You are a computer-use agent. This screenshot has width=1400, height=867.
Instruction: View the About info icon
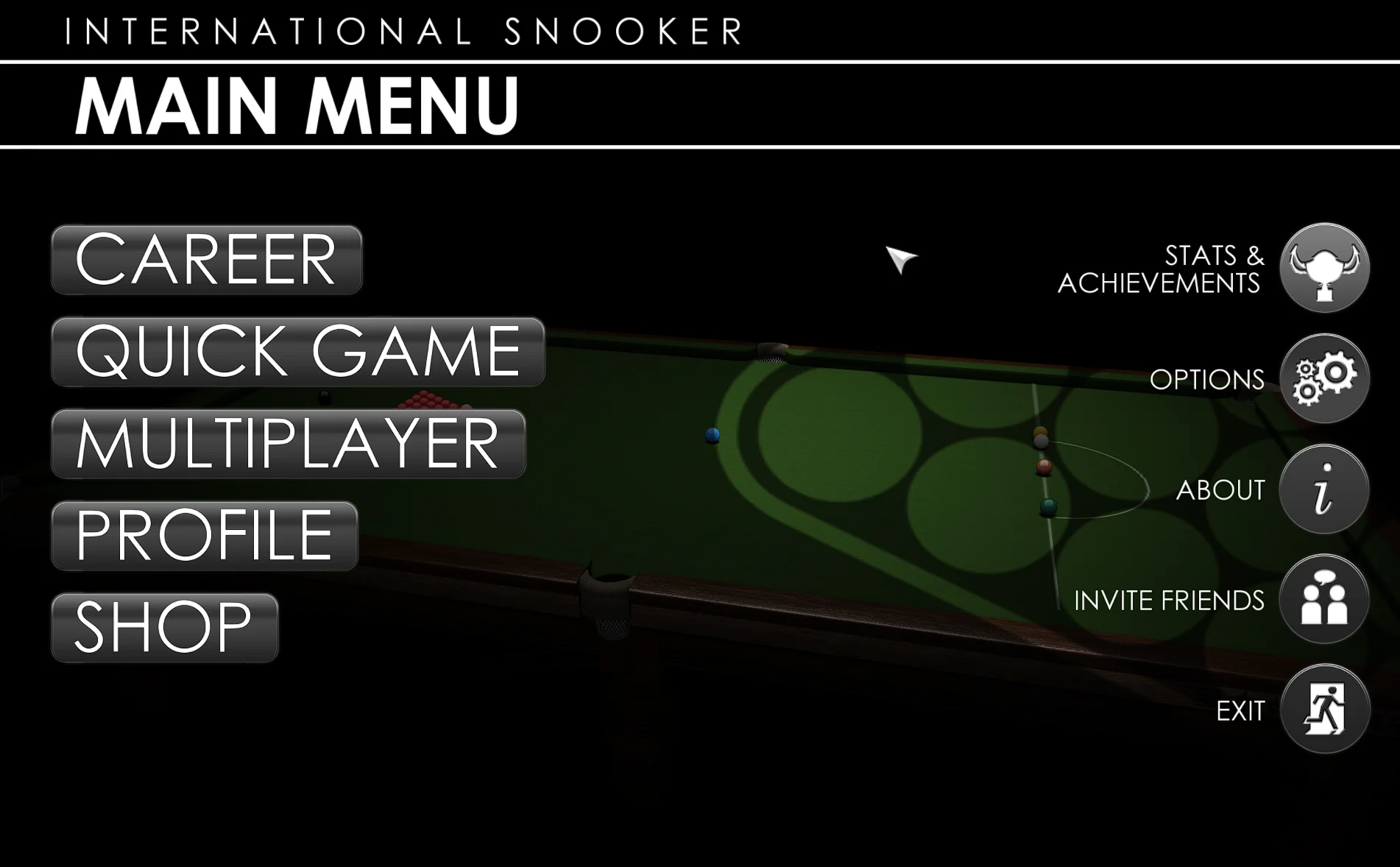(1324, 489)
